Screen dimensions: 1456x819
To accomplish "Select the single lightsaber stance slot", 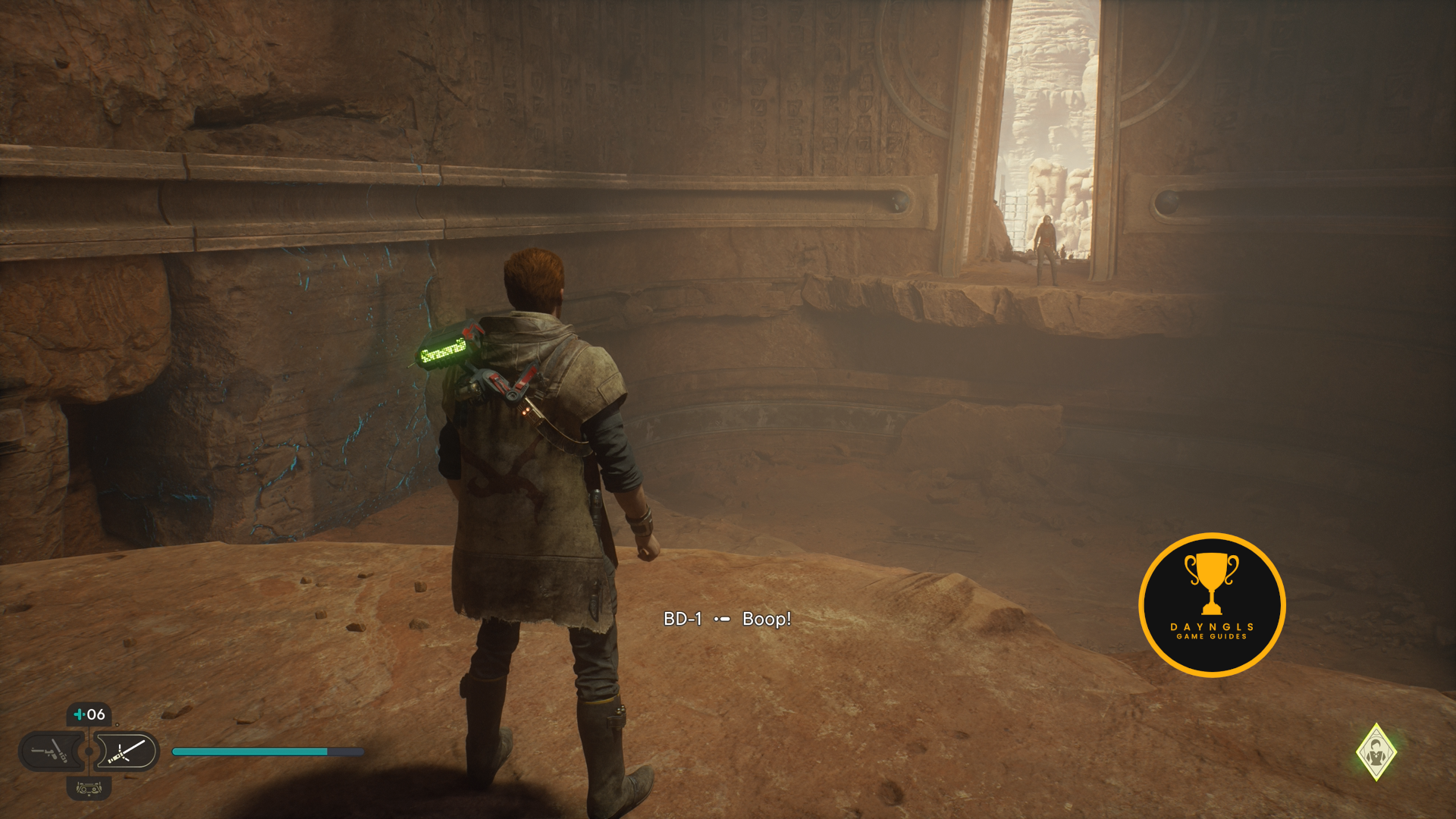I will (x=126, y=752).
